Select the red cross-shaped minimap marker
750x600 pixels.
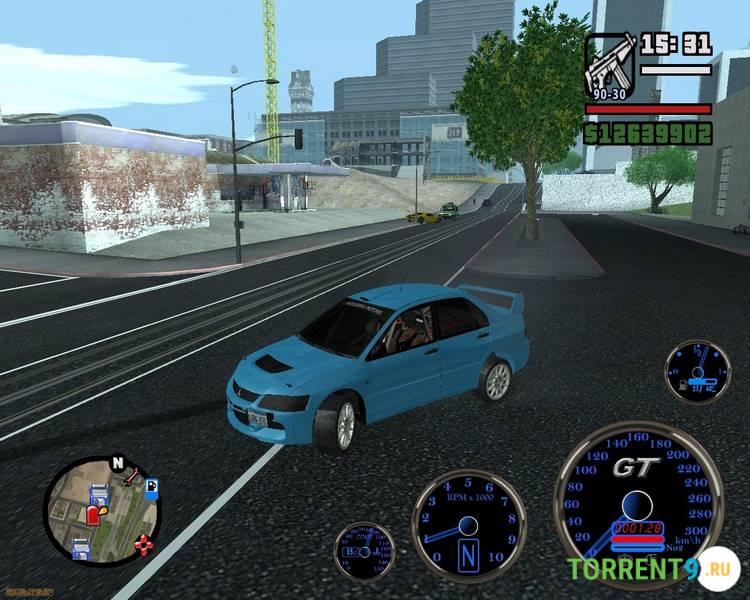click(145, 545)
